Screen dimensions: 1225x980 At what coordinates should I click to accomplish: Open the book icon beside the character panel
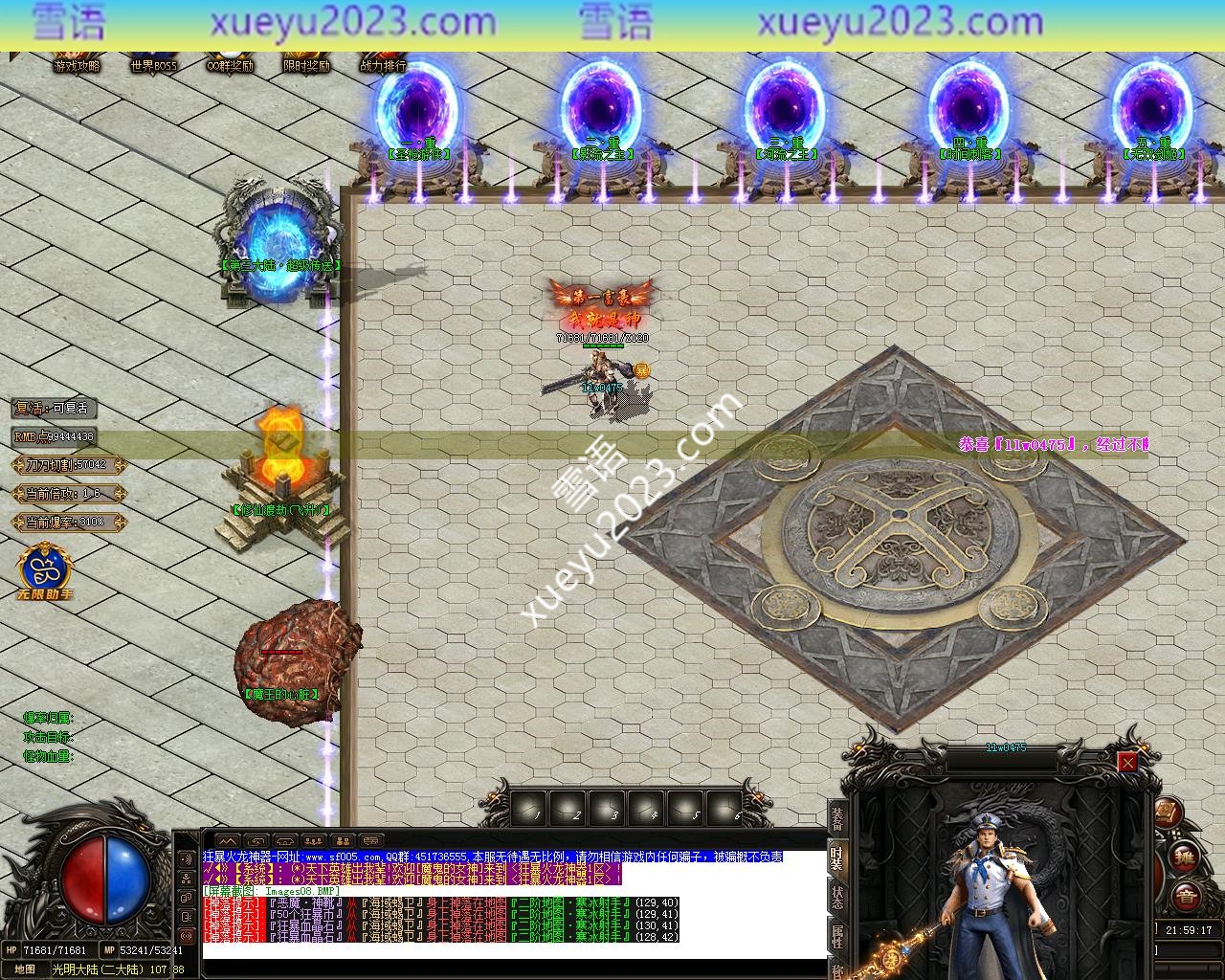[1166, 813]
